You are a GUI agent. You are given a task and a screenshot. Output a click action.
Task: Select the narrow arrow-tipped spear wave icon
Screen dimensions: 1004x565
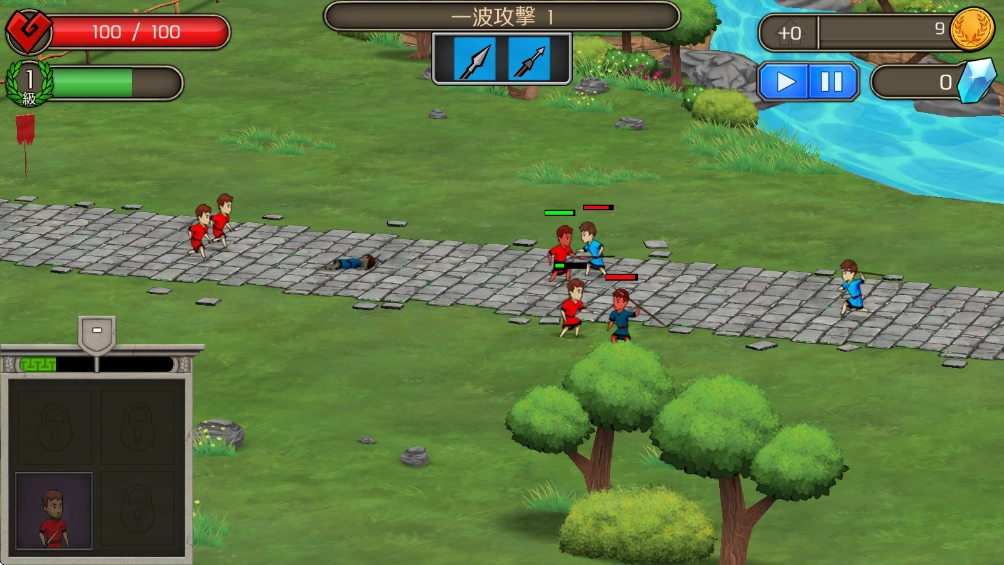(528, 59)
